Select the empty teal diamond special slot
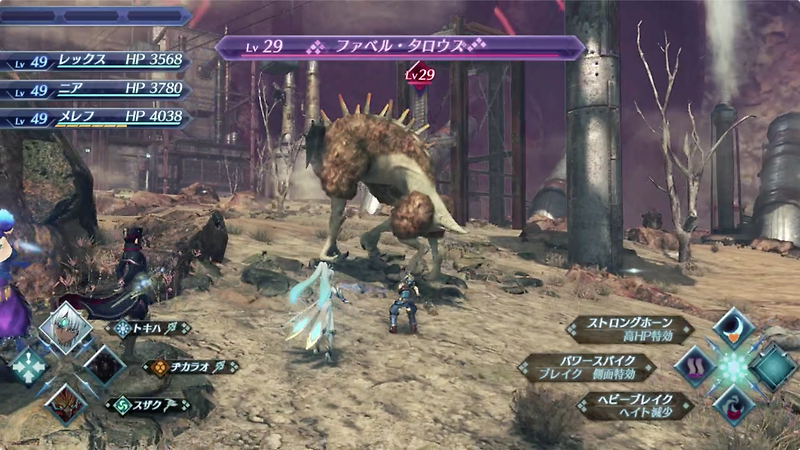Image resolution: width=800 pixels, height=450 pixels. pyautogui.click(x=772, y=367)
